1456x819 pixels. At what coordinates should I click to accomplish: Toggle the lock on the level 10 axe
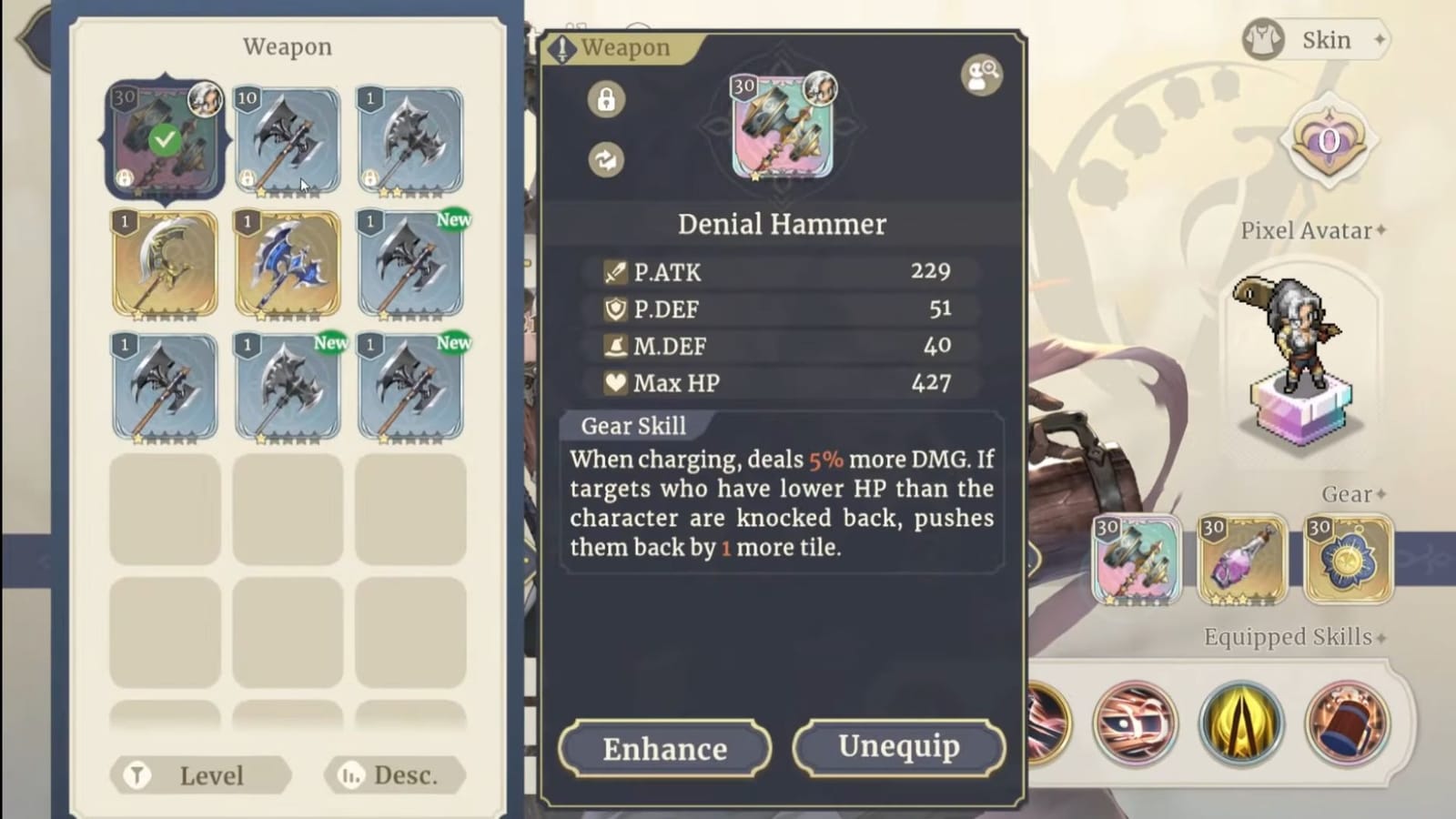[x=249, y=176]
